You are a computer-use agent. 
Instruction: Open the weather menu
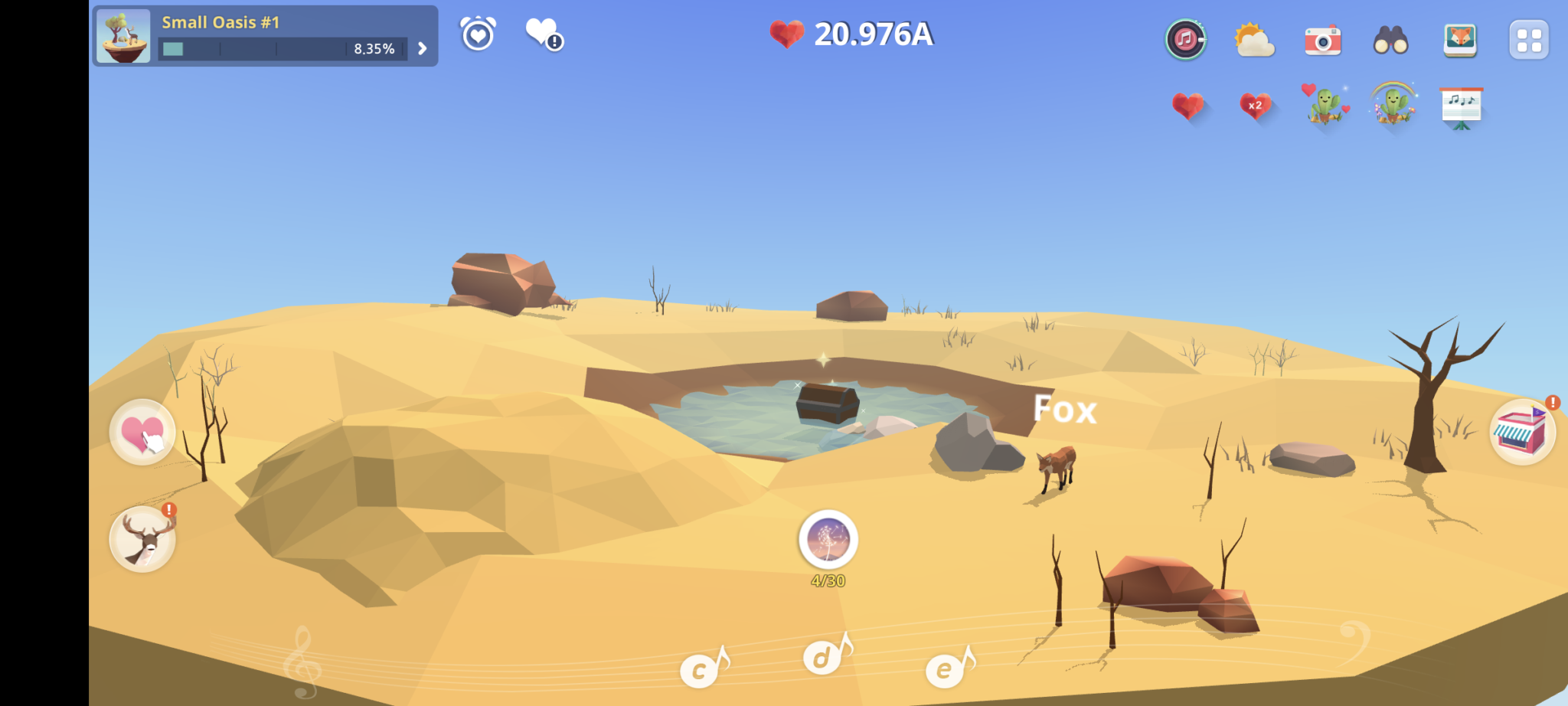[x=1254, y=41]
